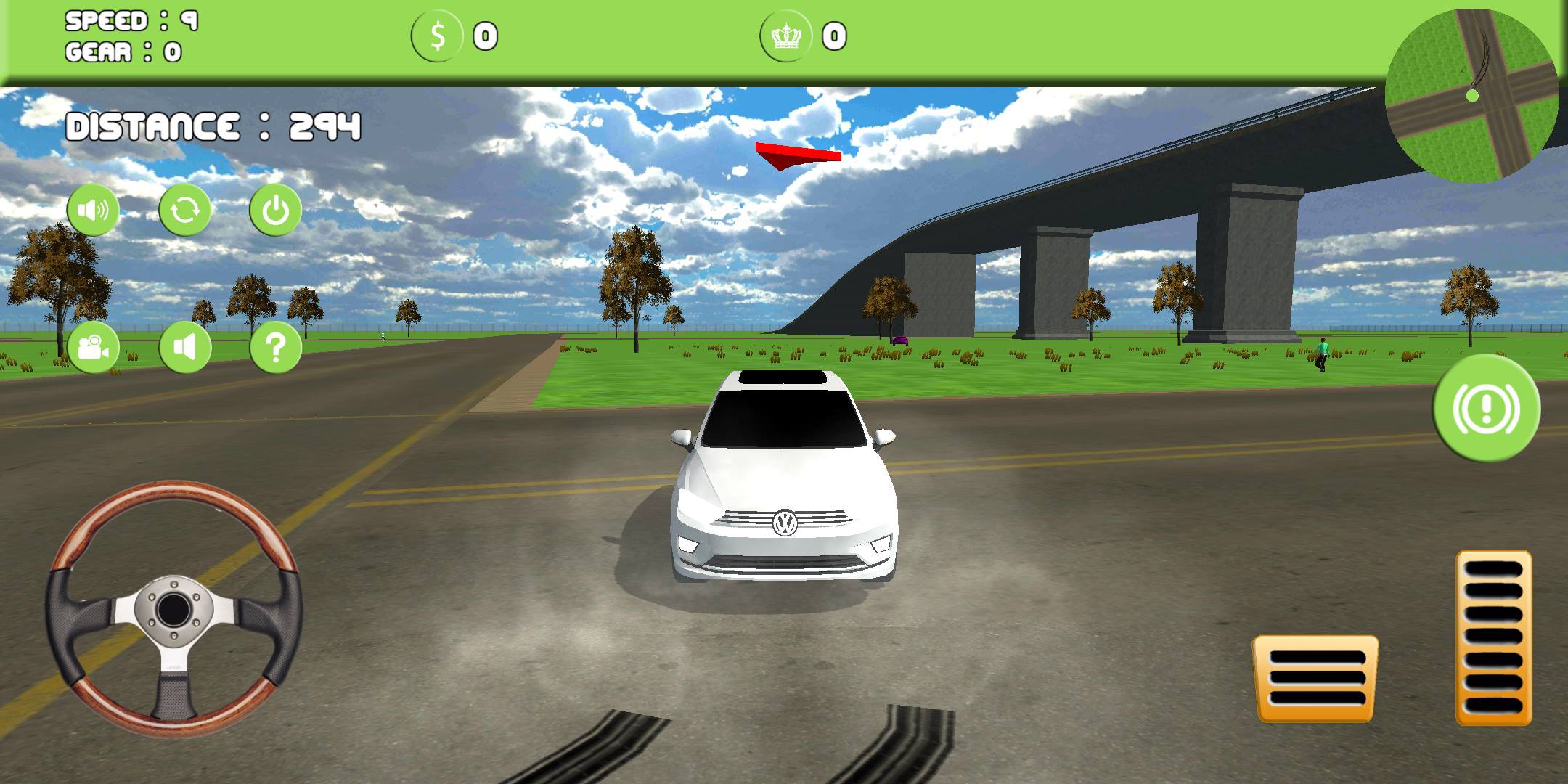Switch audio off with volume toggle
1568x784 pixels.
pos(185,347)
